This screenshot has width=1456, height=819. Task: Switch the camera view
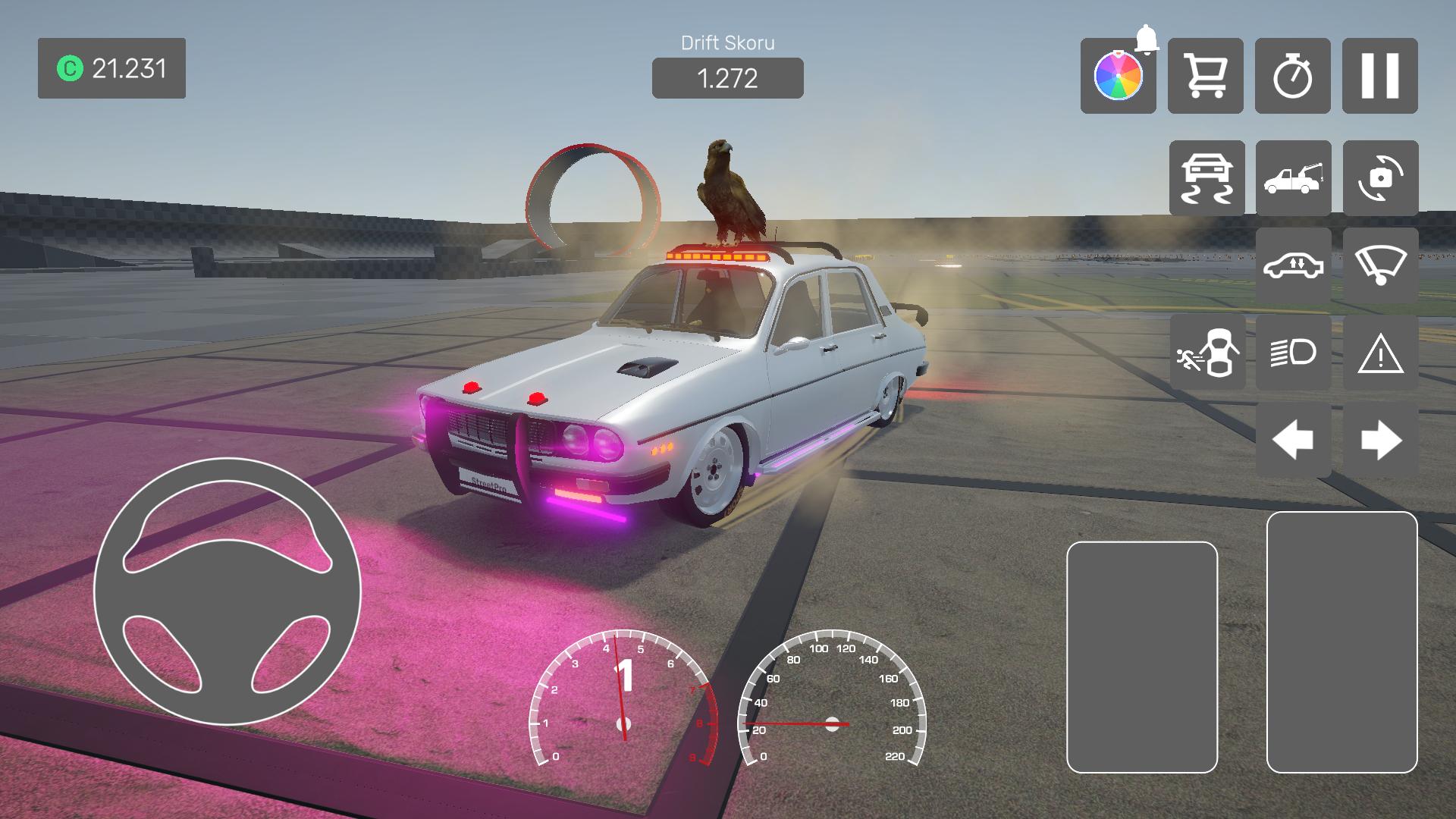pyautogui.click(x=1380, y=178)
